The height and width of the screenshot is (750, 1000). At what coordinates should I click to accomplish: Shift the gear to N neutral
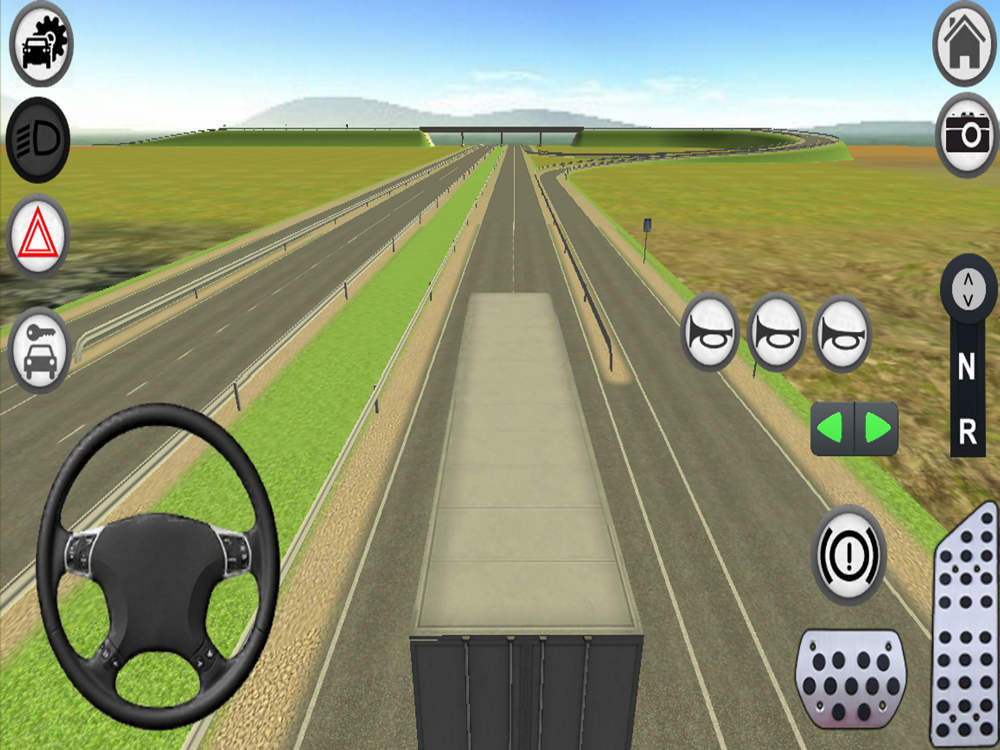tap(966, 368)
